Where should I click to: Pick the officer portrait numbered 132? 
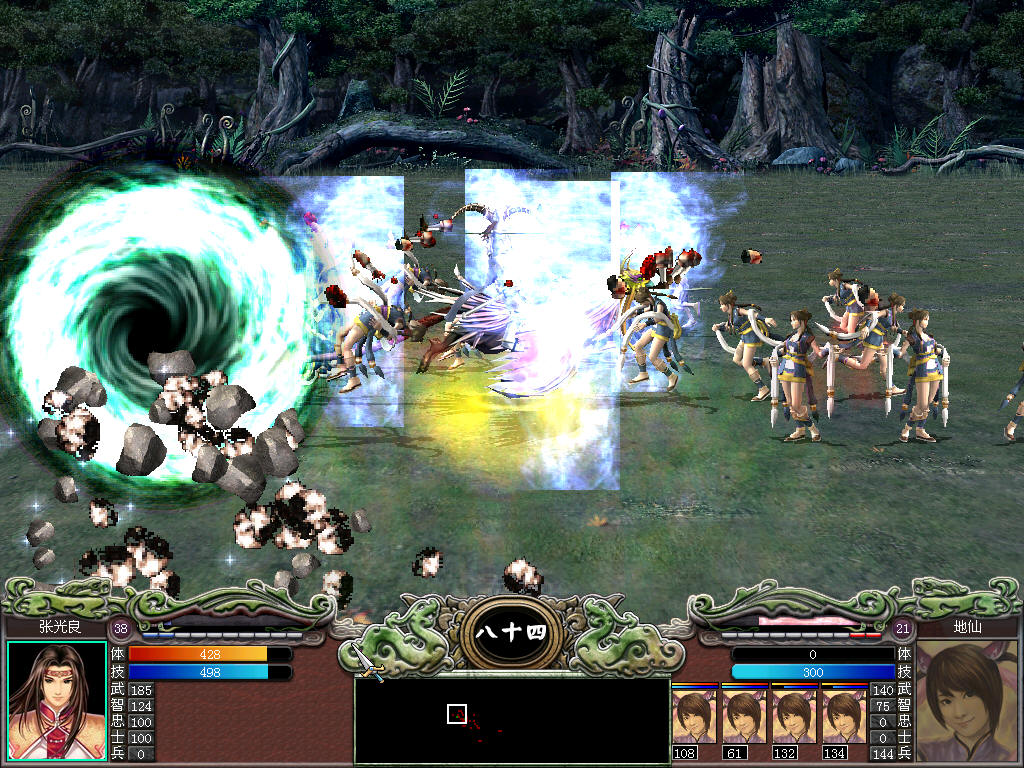pyautogui.click(x=794, y=715)
